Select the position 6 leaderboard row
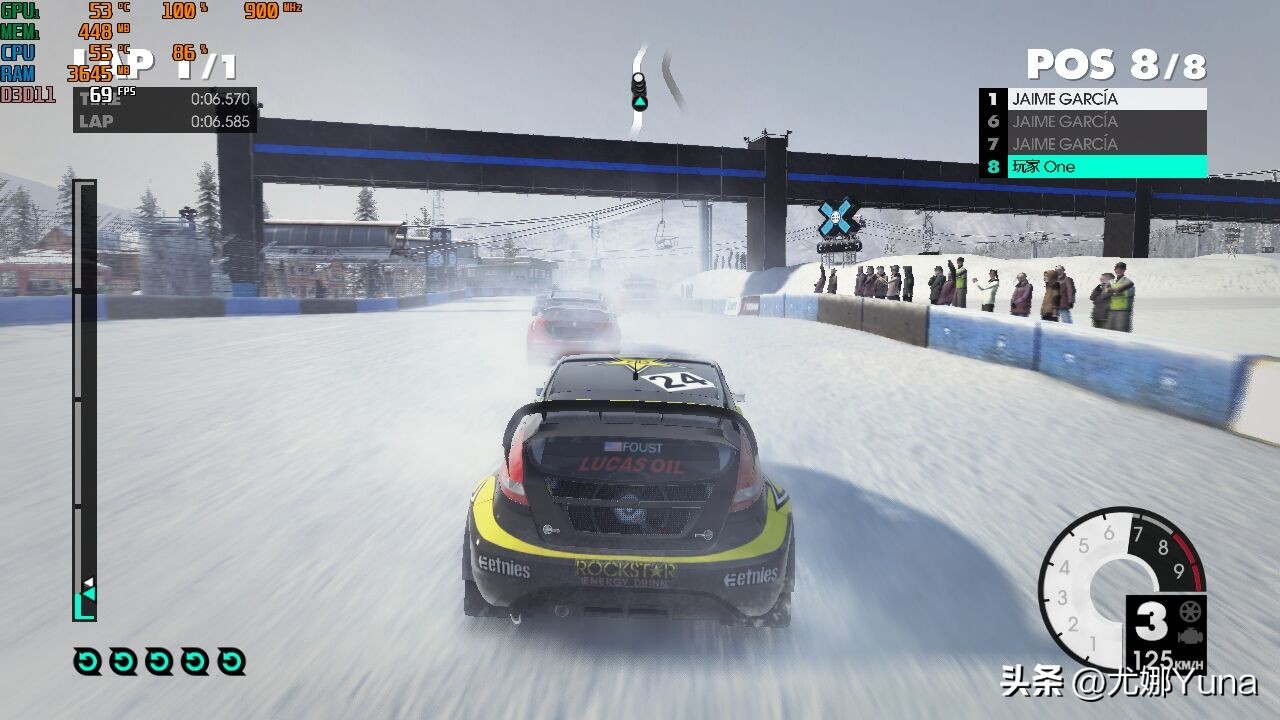The image size is (1280, 720). click(x=1093, y=122)
